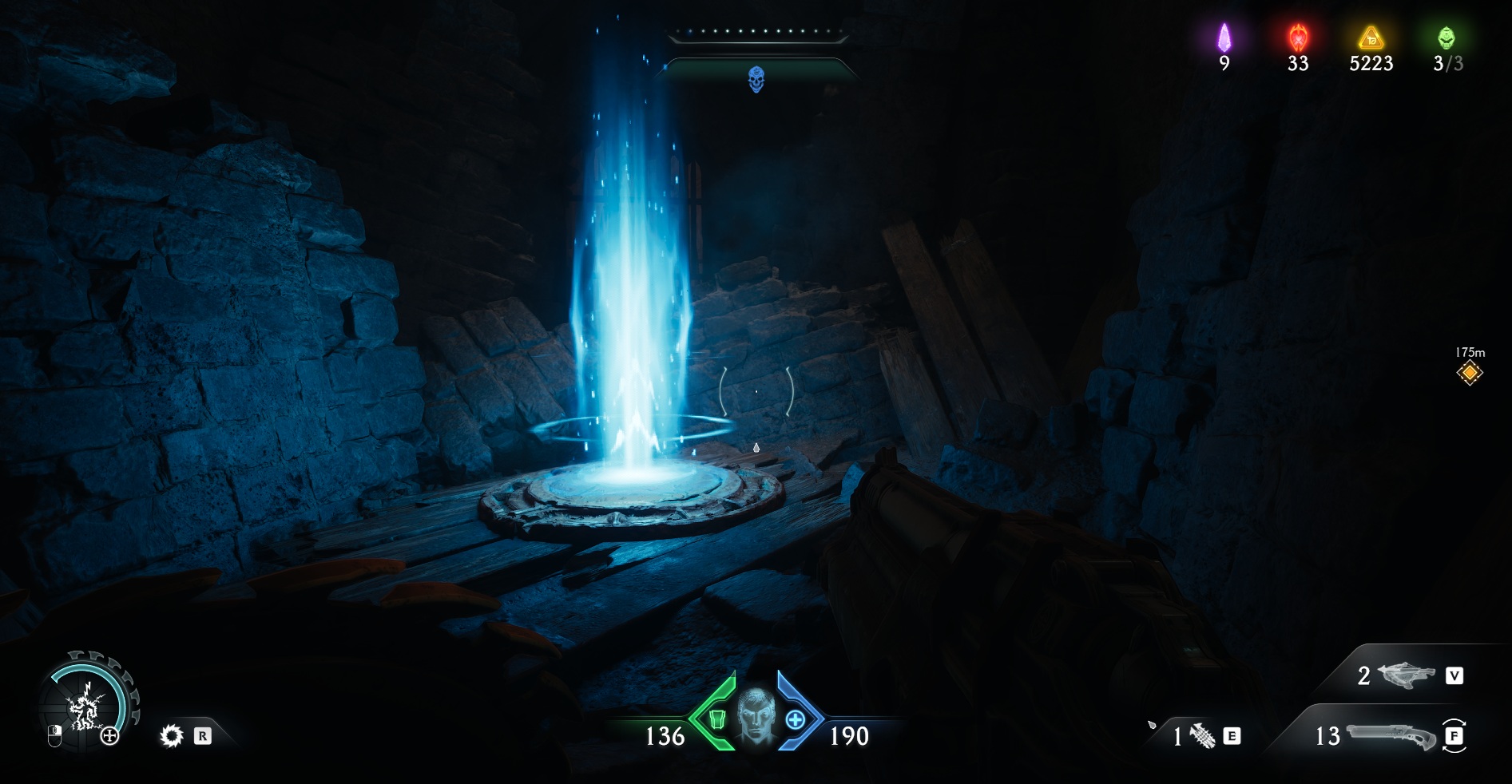Screen dimensions: 1512x784
Task: Click the green skull mask icon
Action: tap(1446, 38)
